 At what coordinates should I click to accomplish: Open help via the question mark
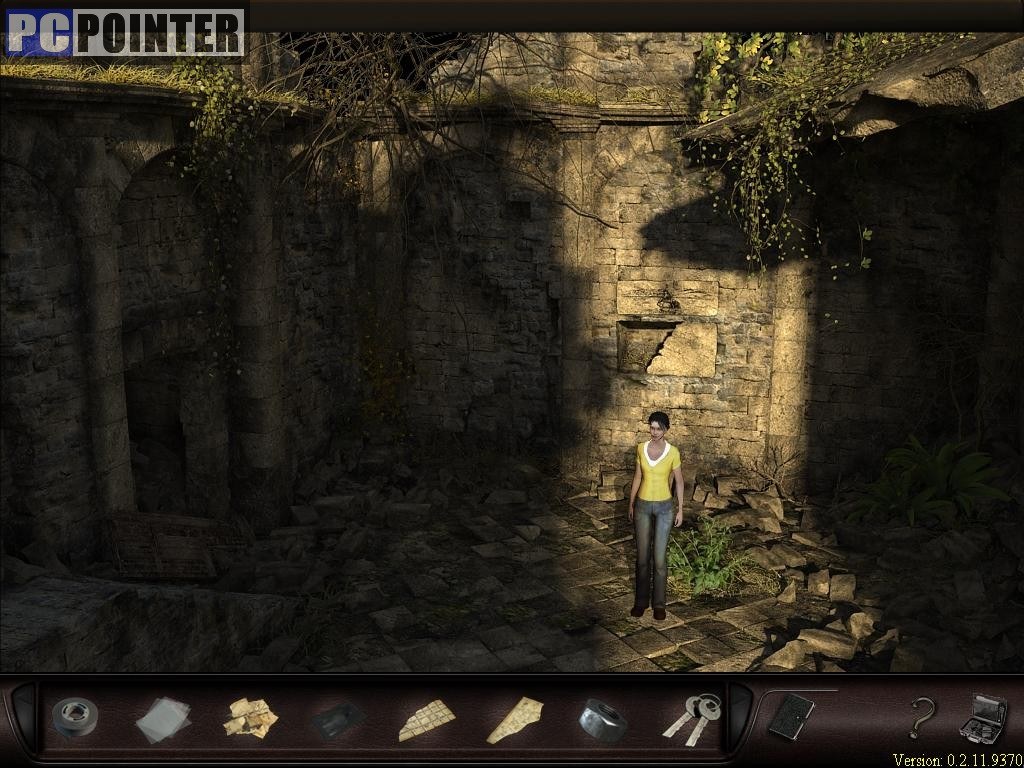pos(921,717)
